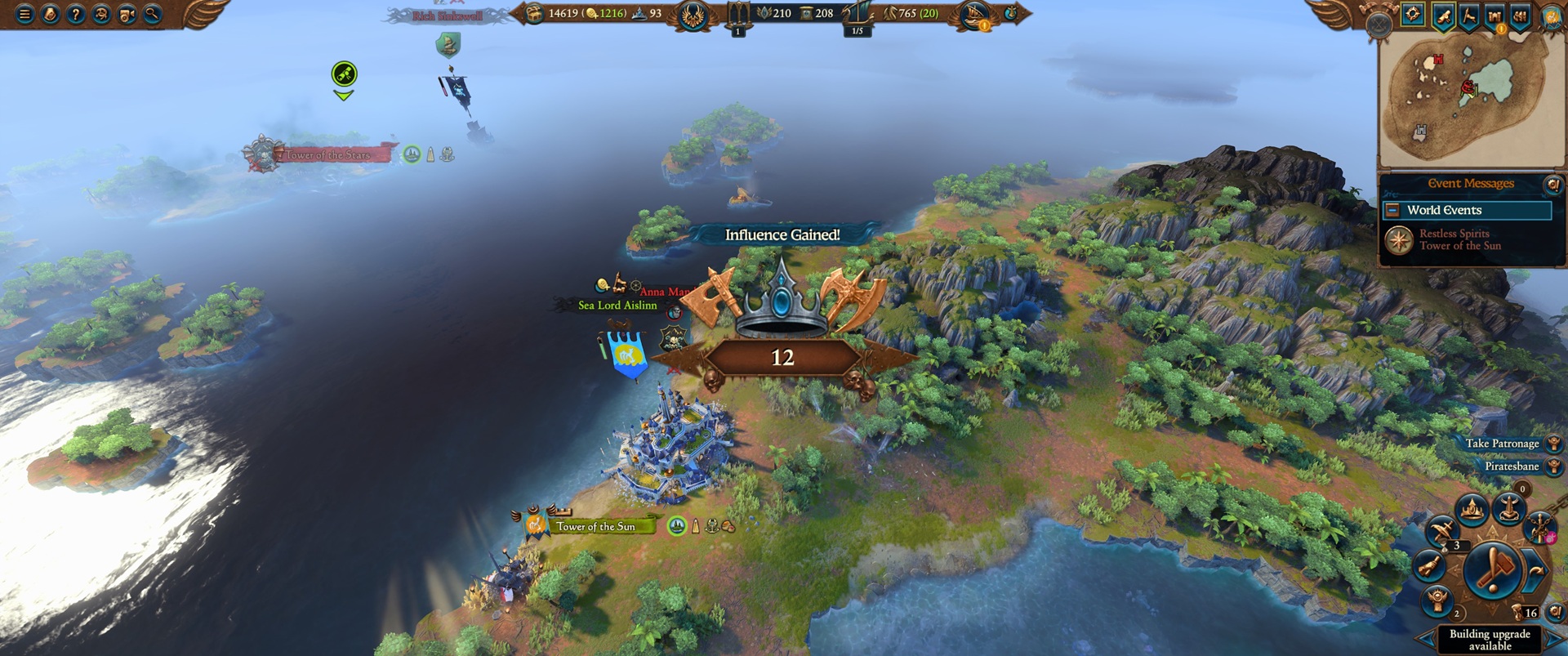Select the compass overview icon above the minimap
This screenshot has width=1568, height=656.
1412,15
